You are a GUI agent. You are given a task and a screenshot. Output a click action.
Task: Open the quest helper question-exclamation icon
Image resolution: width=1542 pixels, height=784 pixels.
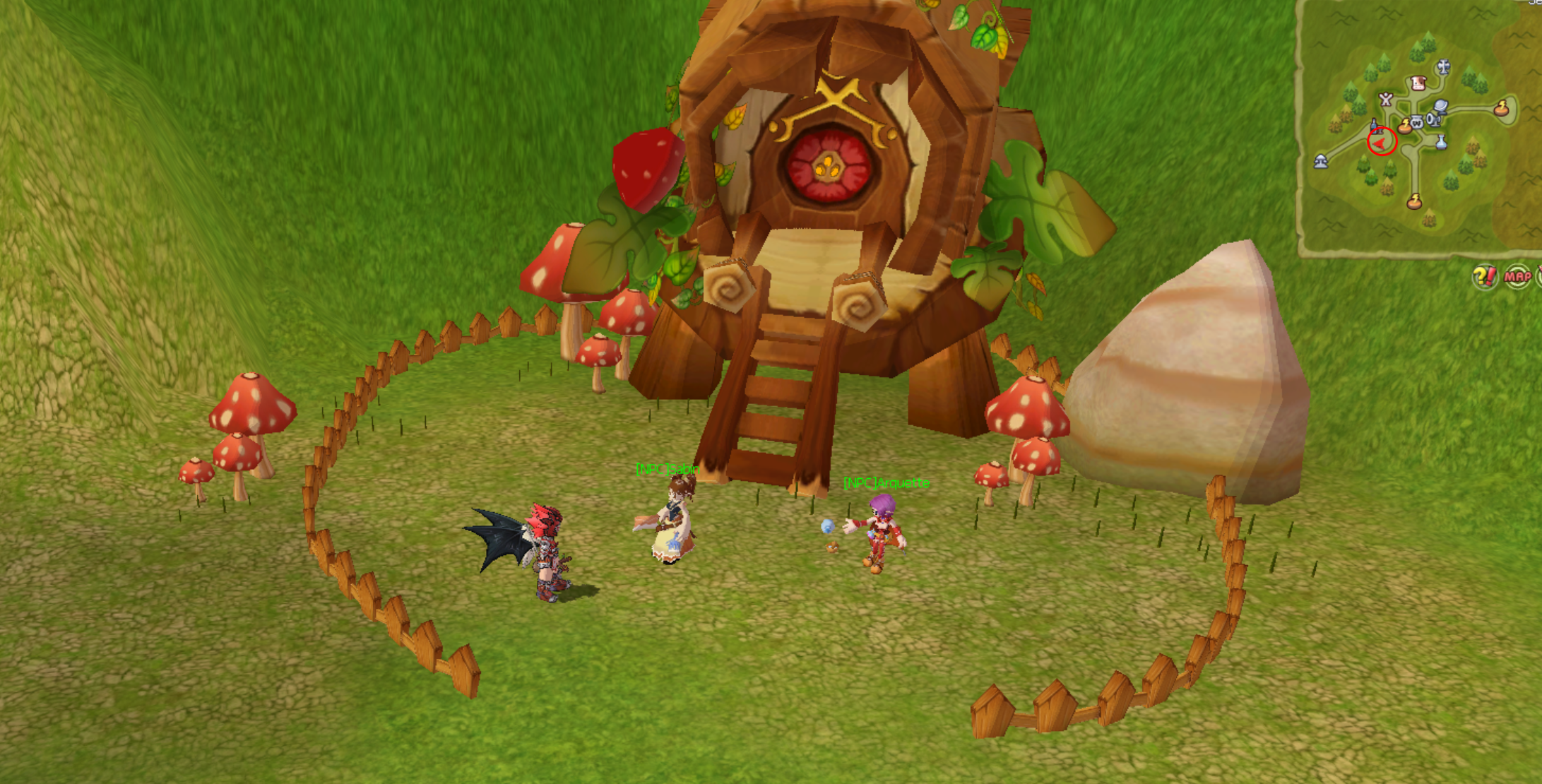1484,276
